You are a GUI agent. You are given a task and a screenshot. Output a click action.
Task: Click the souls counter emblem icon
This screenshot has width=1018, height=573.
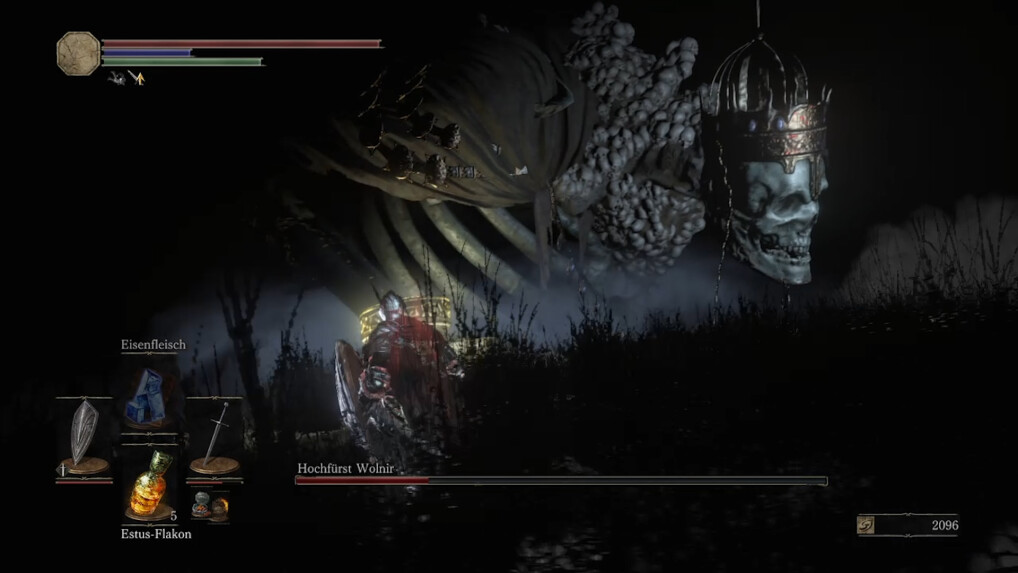pos(866,525)
